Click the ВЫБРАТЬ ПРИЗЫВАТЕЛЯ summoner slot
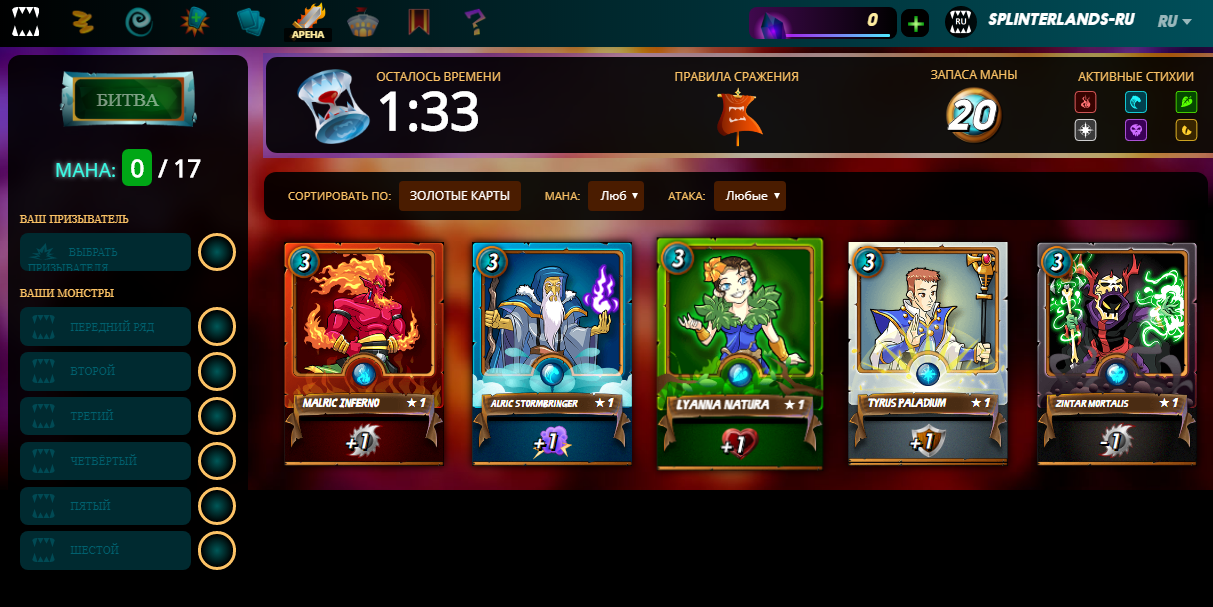This screenshot has width=1213, height=607. [105, 253]
